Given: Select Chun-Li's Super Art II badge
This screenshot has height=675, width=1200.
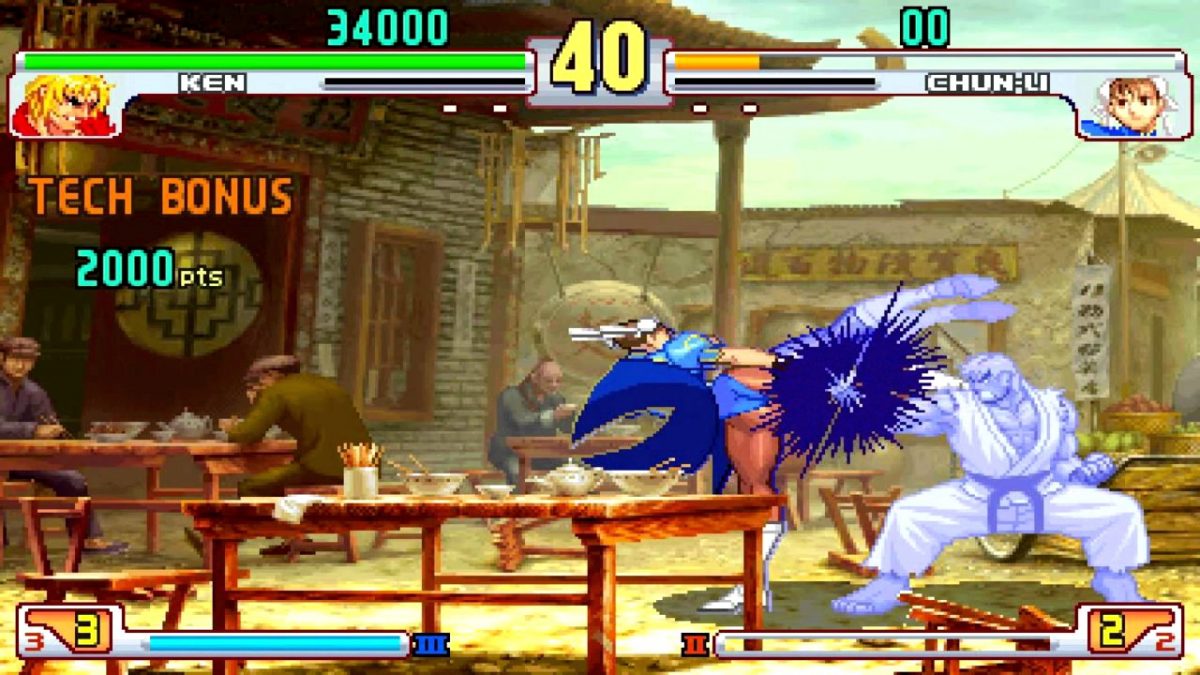Looking at the screenshot, I should (x=695, y=644).
